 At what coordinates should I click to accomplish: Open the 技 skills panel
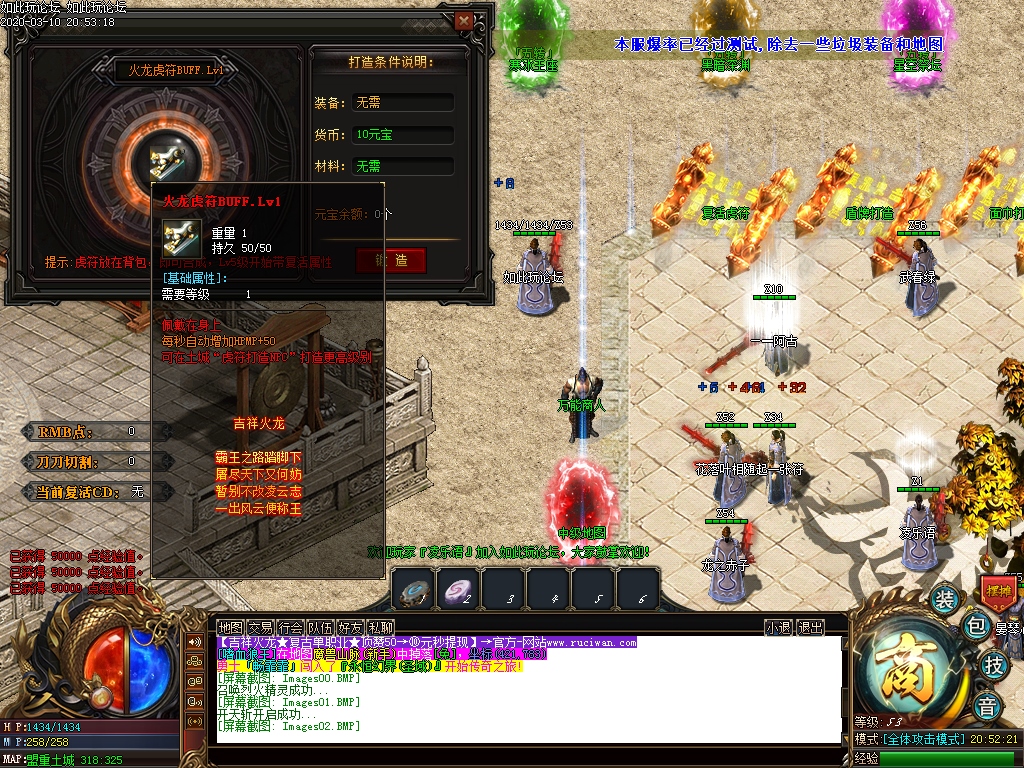[993, 665]
